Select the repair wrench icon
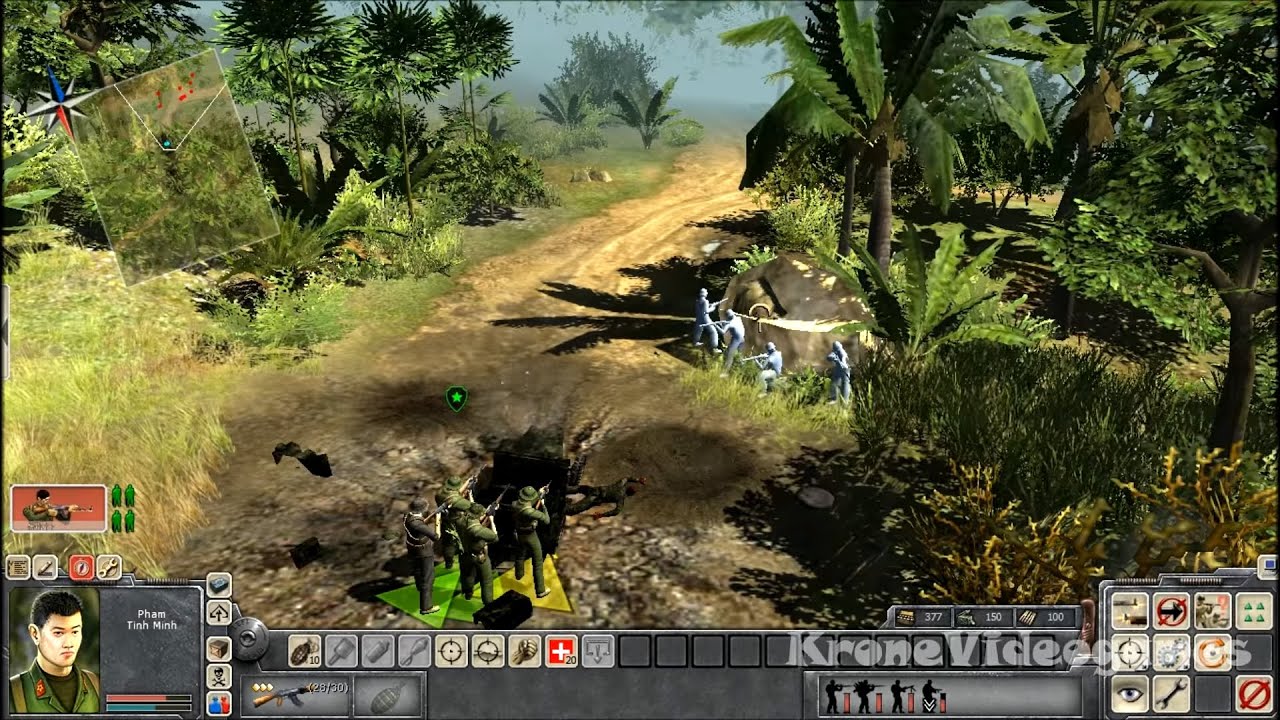The width and height of the screenshot is (1280, 720). 1170,693
